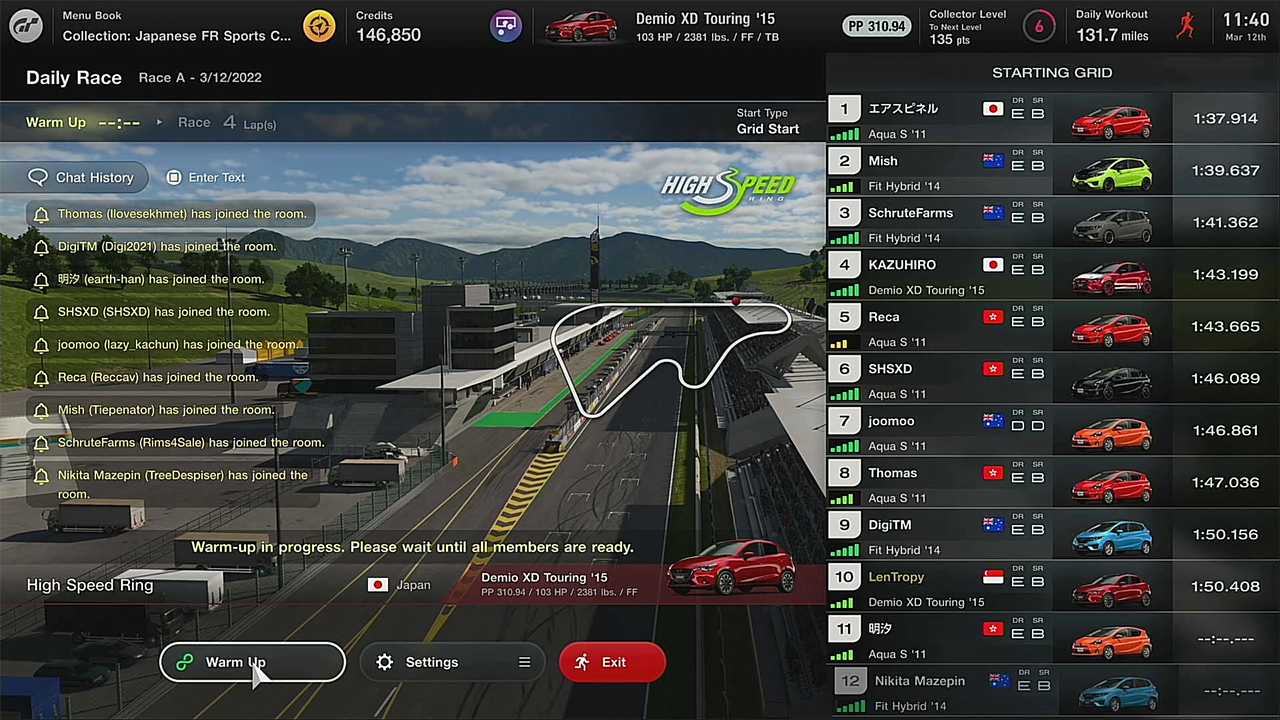
Task: Open the Collector Level badge
Action: (1038, 27)
